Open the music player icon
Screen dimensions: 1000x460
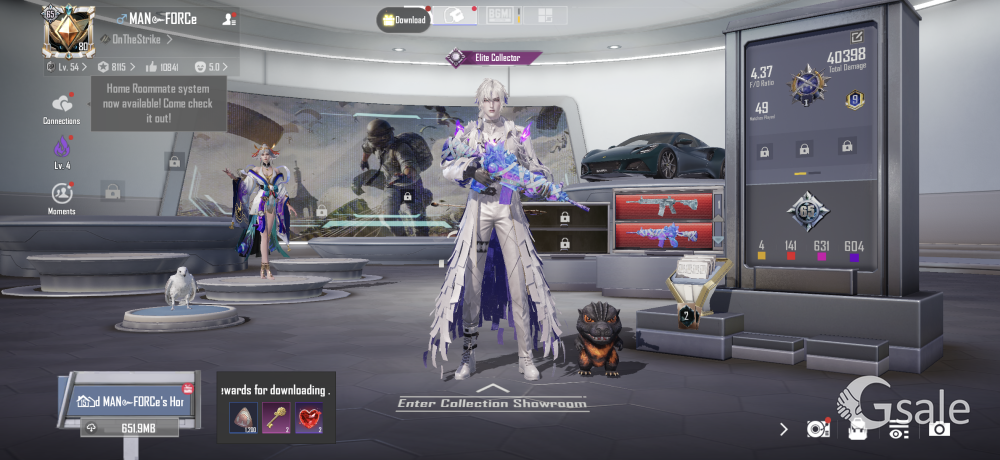click(818, 429)
